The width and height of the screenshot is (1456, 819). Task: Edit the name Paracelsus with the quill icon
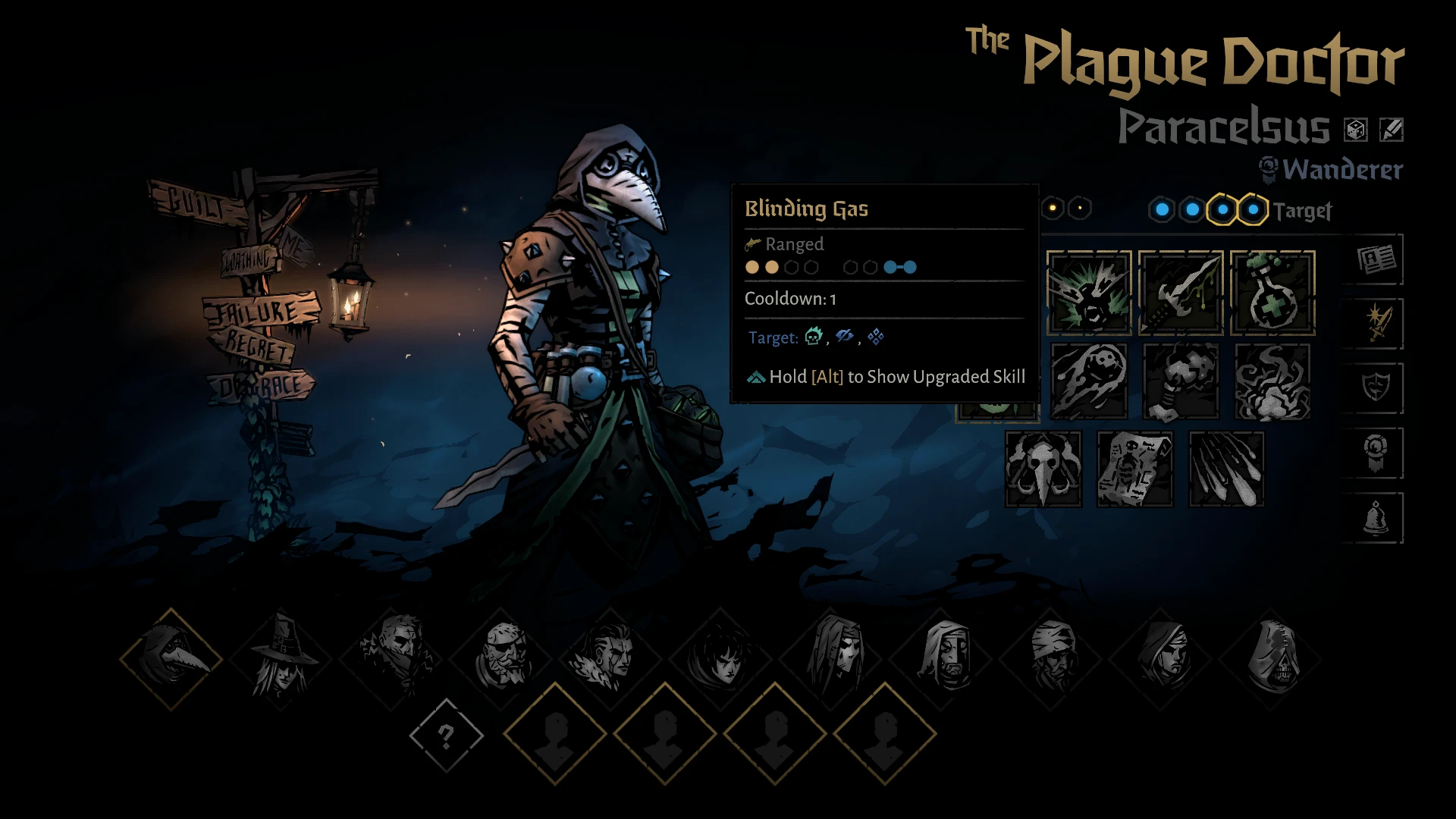point(1391,130)
